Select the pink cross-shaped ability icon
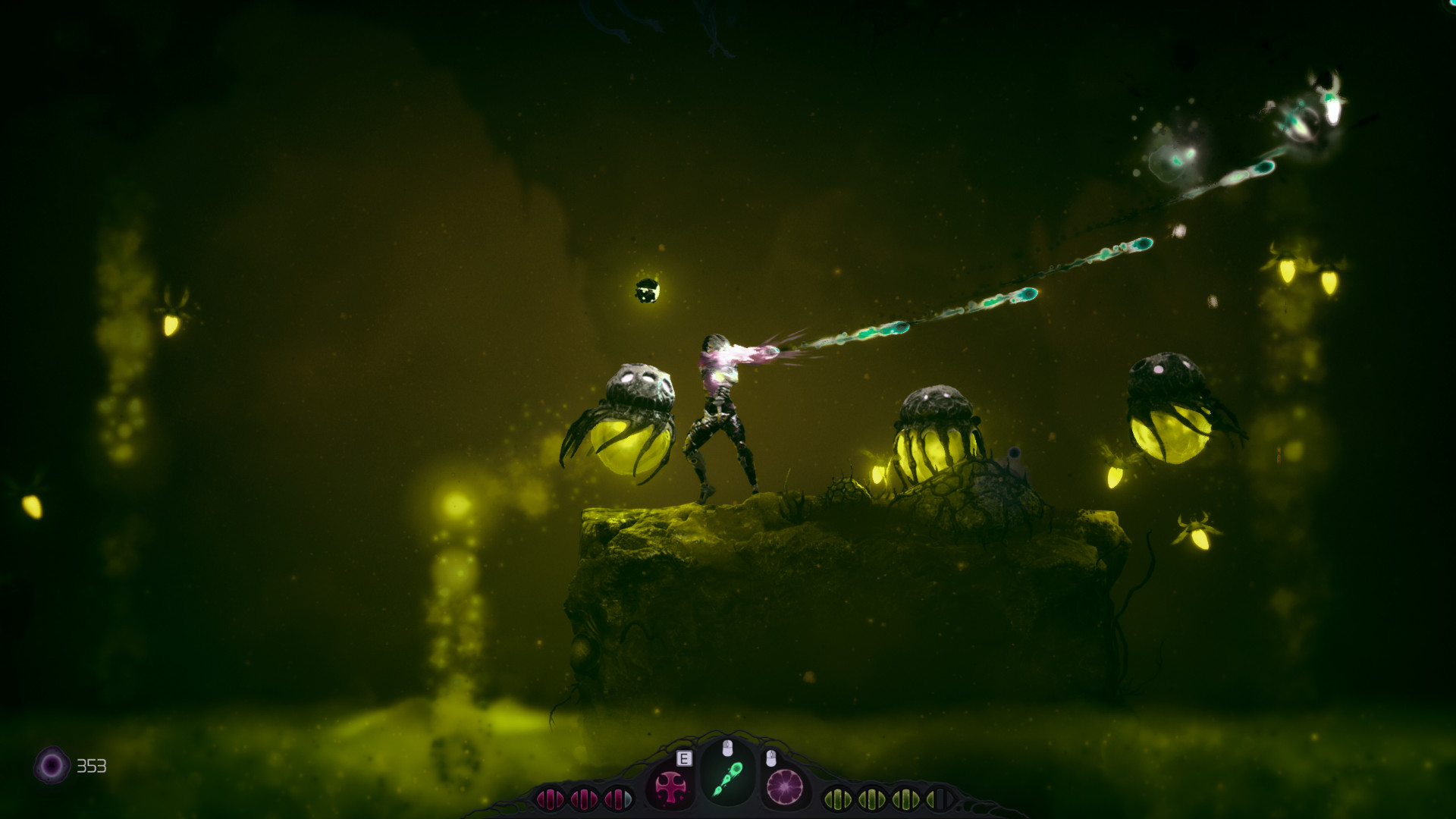The image size is (1456, 819). point(670,785)
